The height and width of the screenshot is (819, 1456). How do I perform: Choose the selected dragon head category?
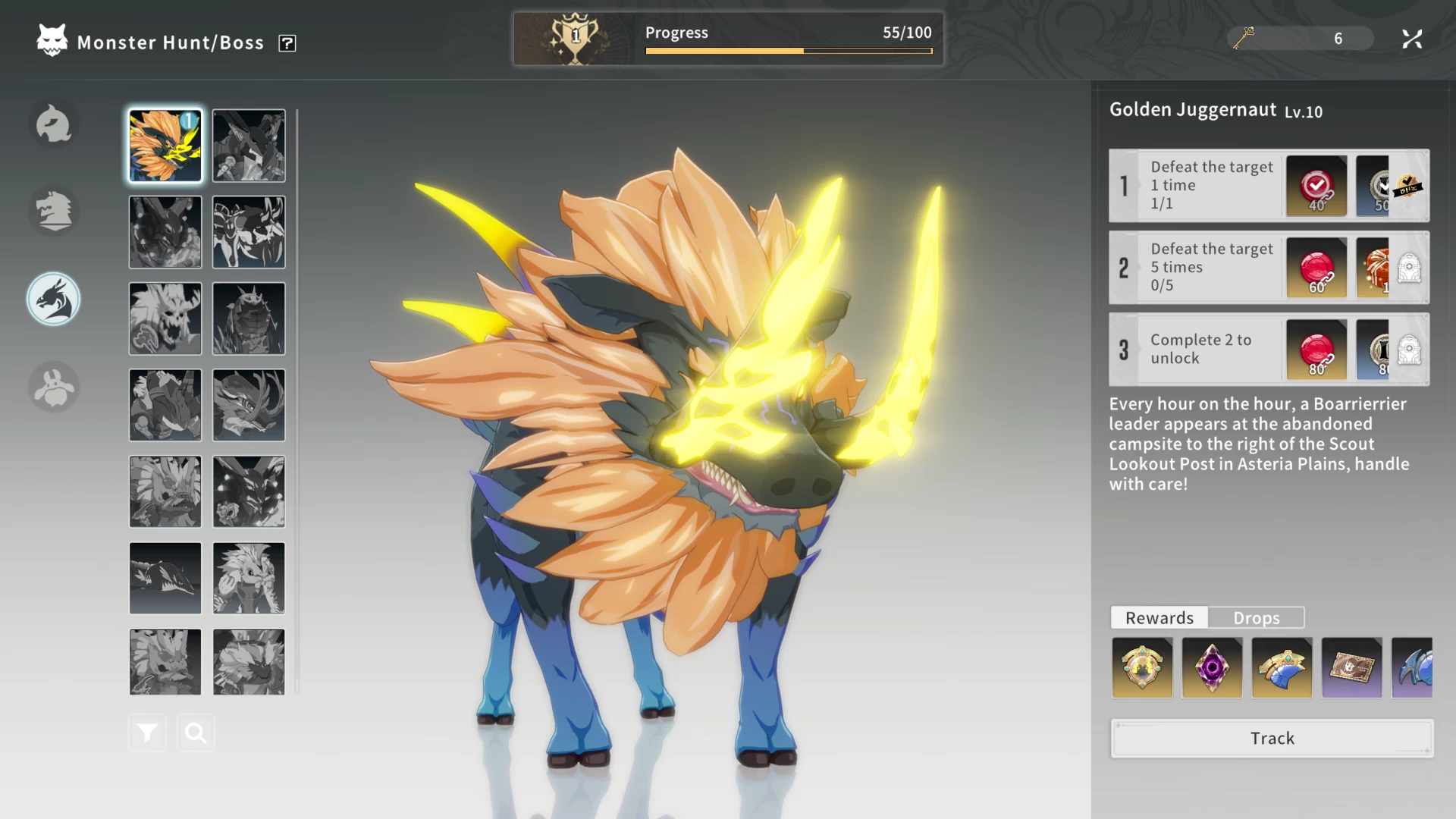coord(54,300)
